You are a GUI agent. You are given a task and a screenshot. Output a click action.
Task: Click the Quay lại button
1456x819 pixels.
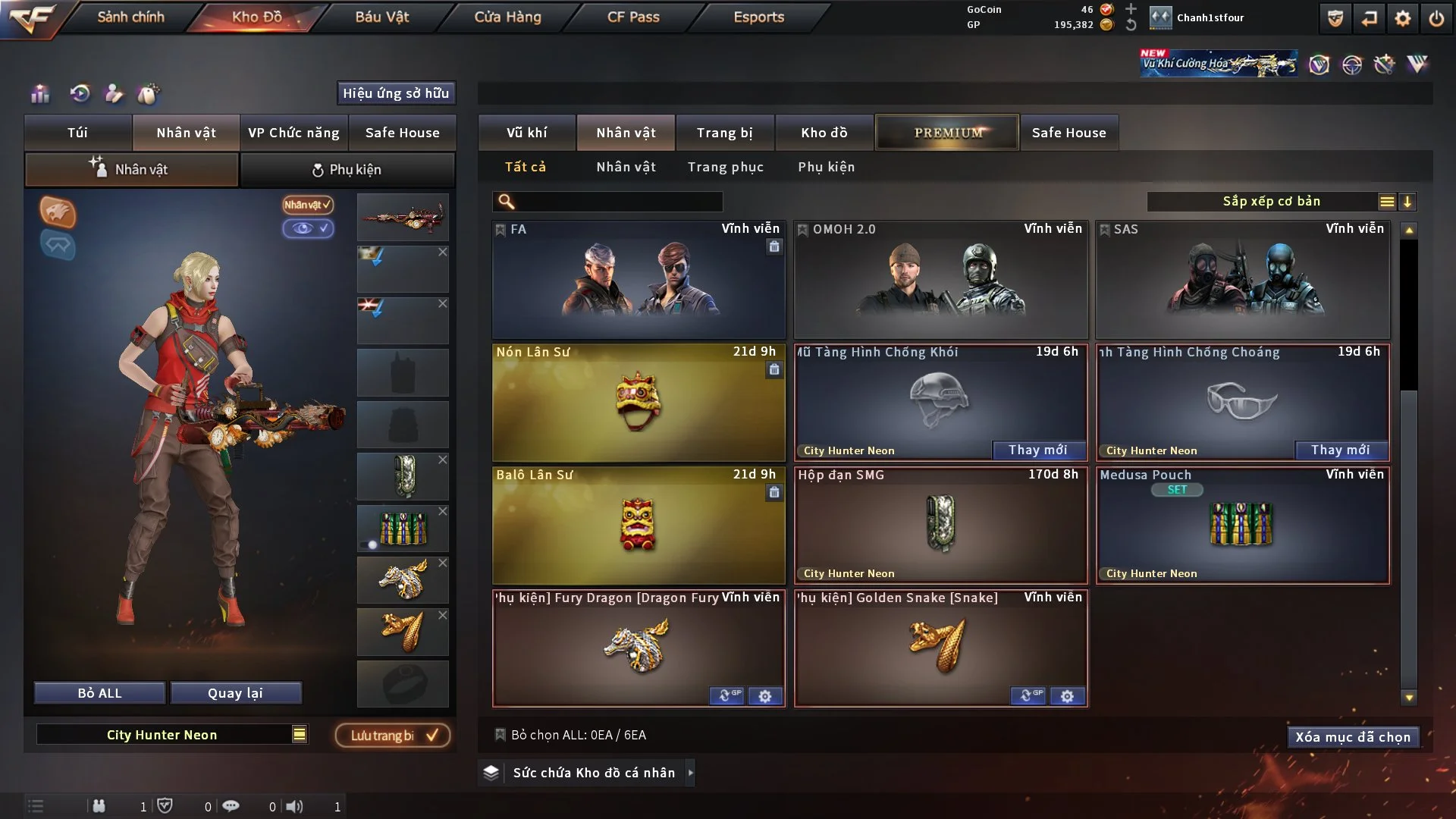(x=235, y=693)
